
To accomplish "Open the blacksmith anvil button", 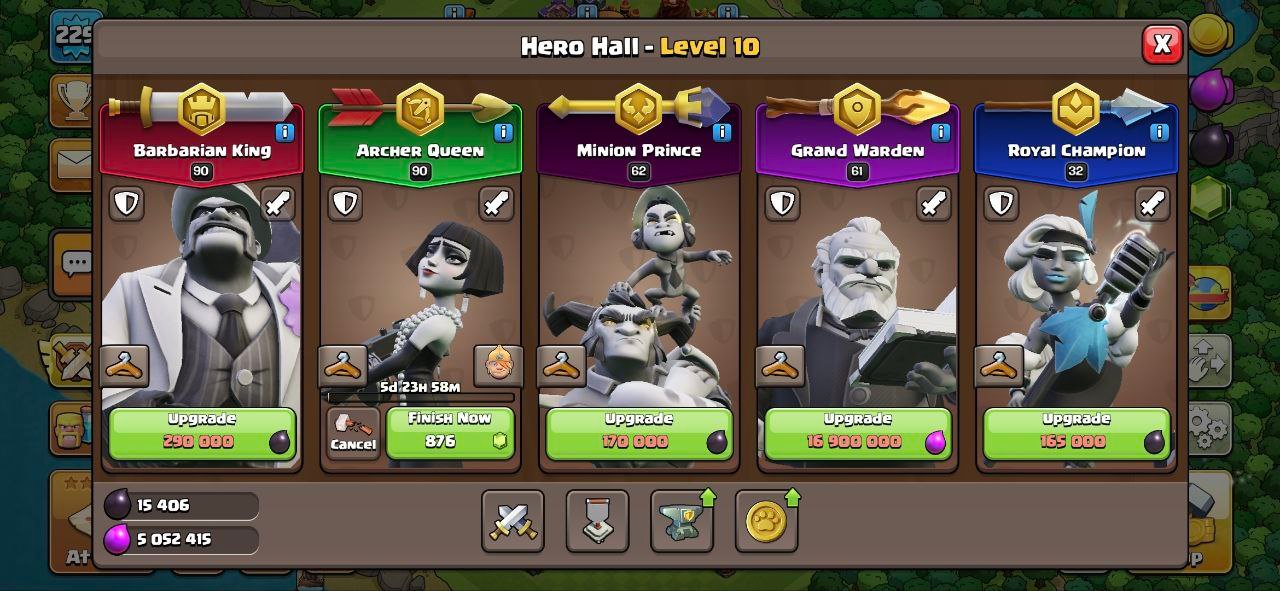I will point(682,521).
